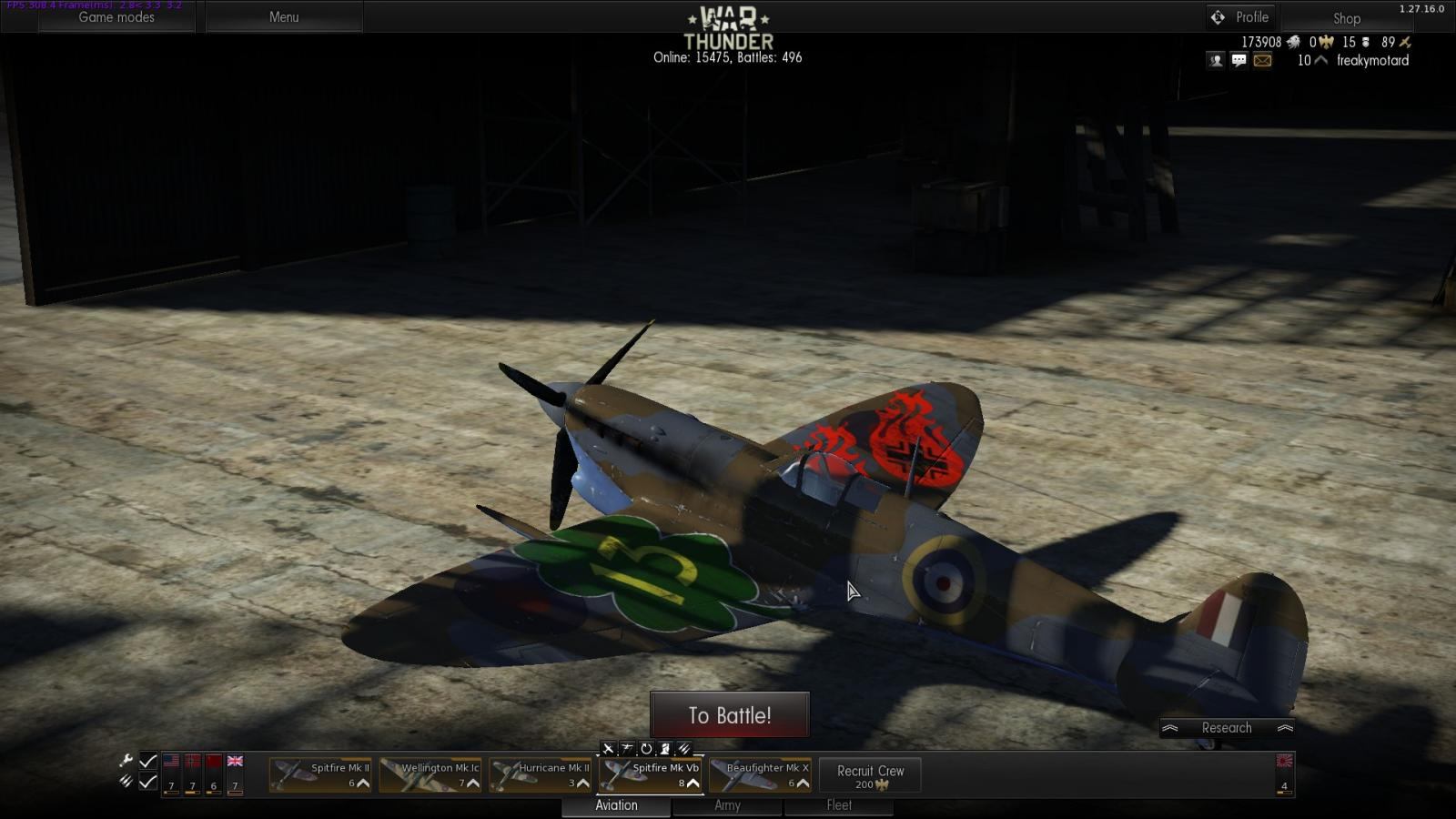The width and height of the screenshot is (1456, 819).
Task: Pick the Beaufighter Mk X slot
Action: tap(760, 774)
